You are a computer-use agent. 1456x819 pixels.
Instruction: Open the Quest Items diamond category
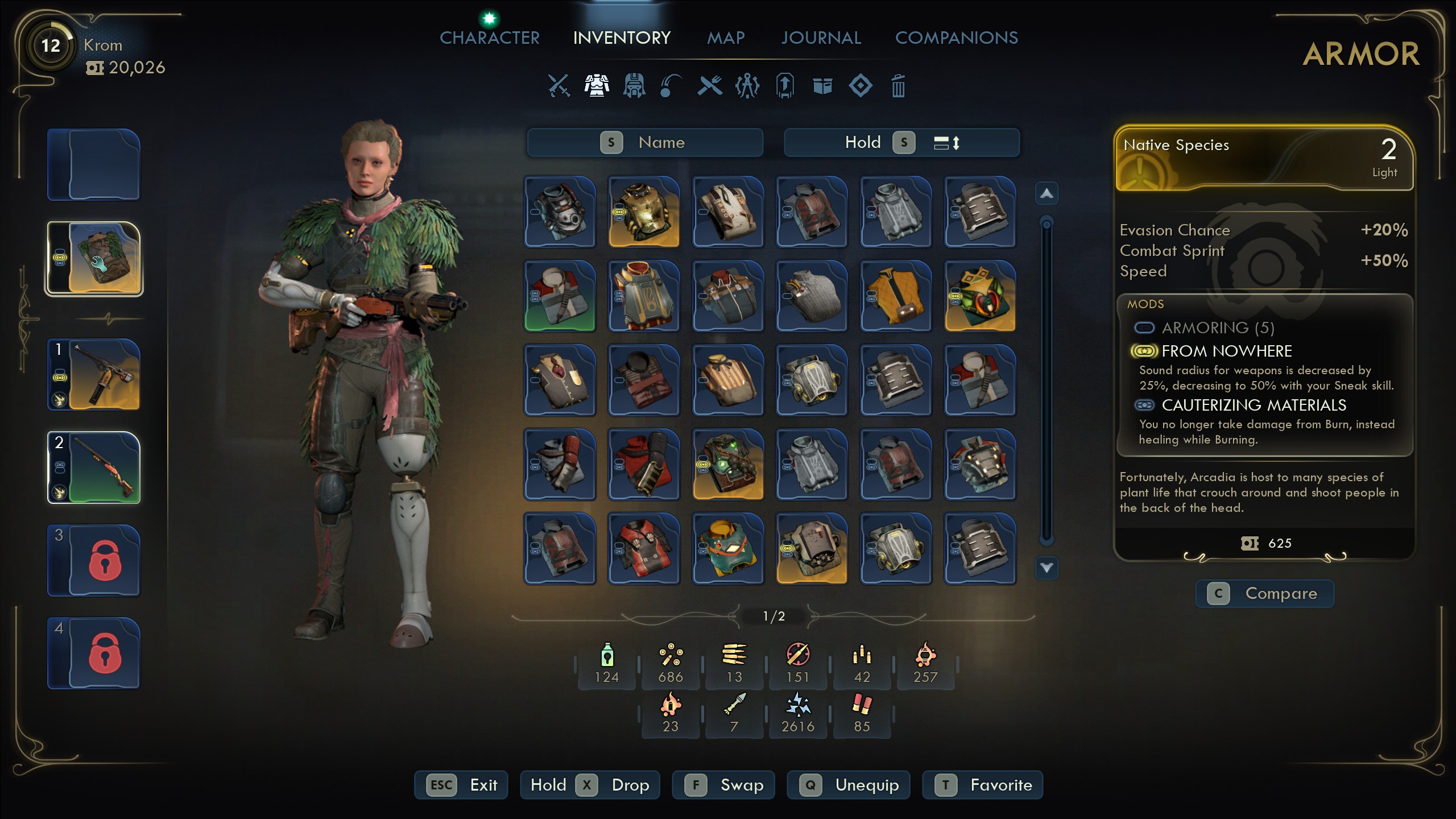(860, 86)
